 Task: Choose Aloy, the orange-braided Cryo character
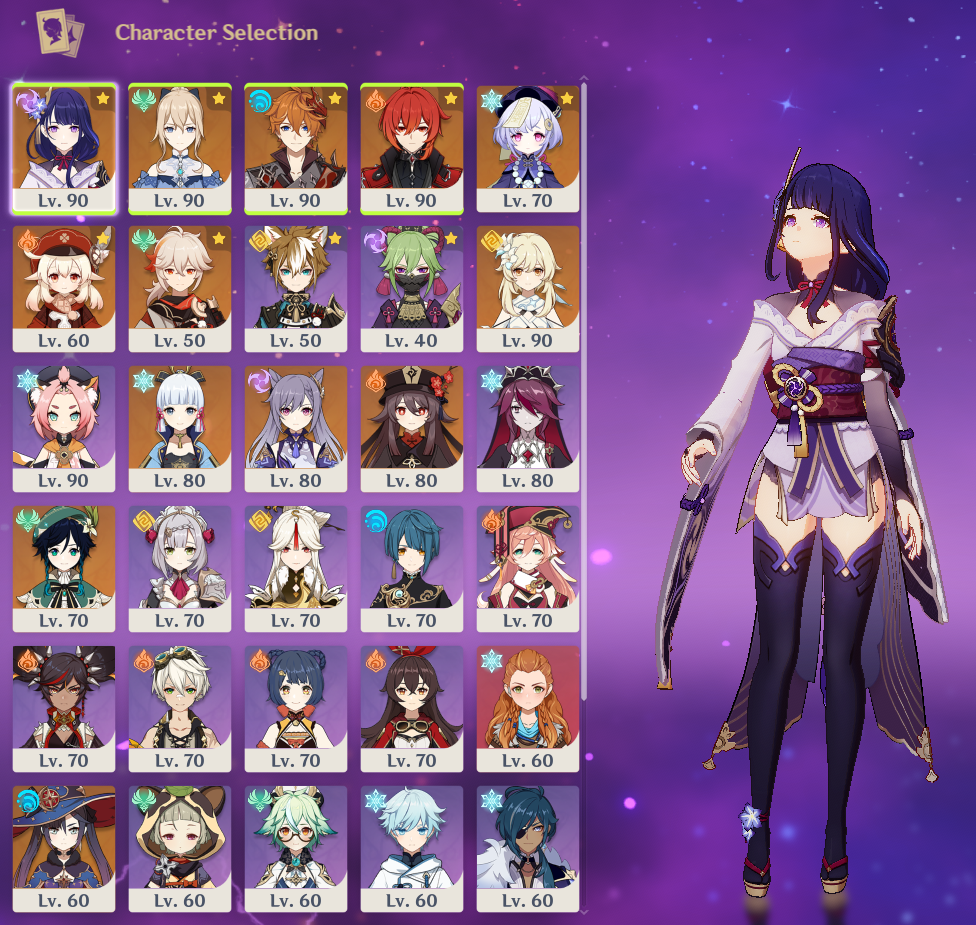click(528, 708)
